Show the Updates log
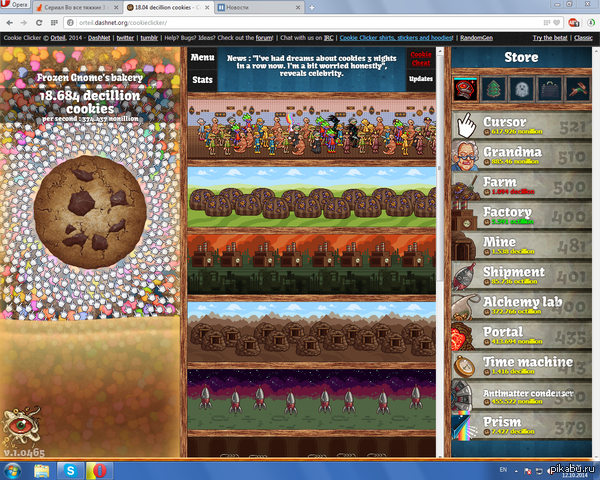This screenshot has width=600, height=480. coord(421,78)
